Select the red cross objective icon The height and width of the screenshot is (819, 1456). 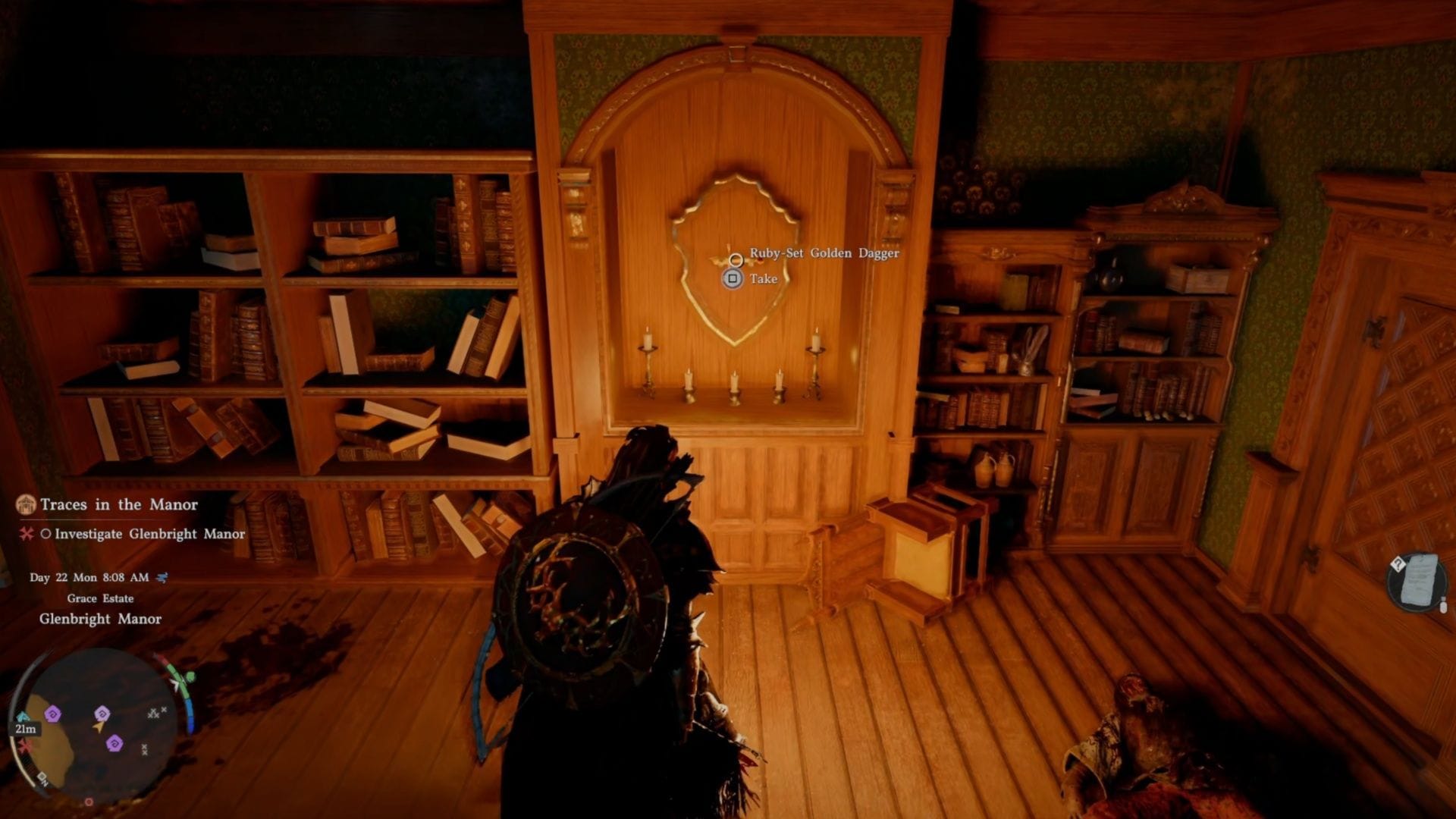[25, 534]
